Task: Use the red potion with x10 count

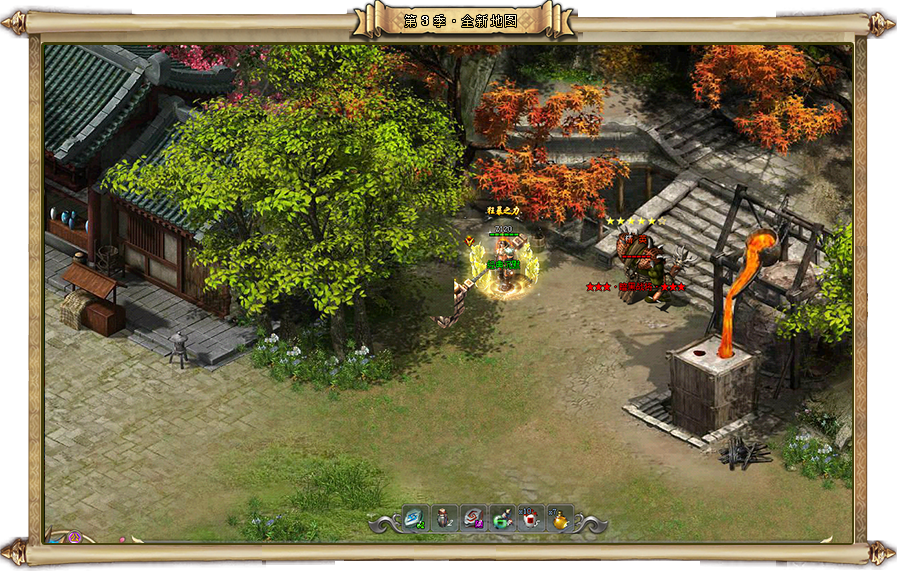Action: point(530,519)
